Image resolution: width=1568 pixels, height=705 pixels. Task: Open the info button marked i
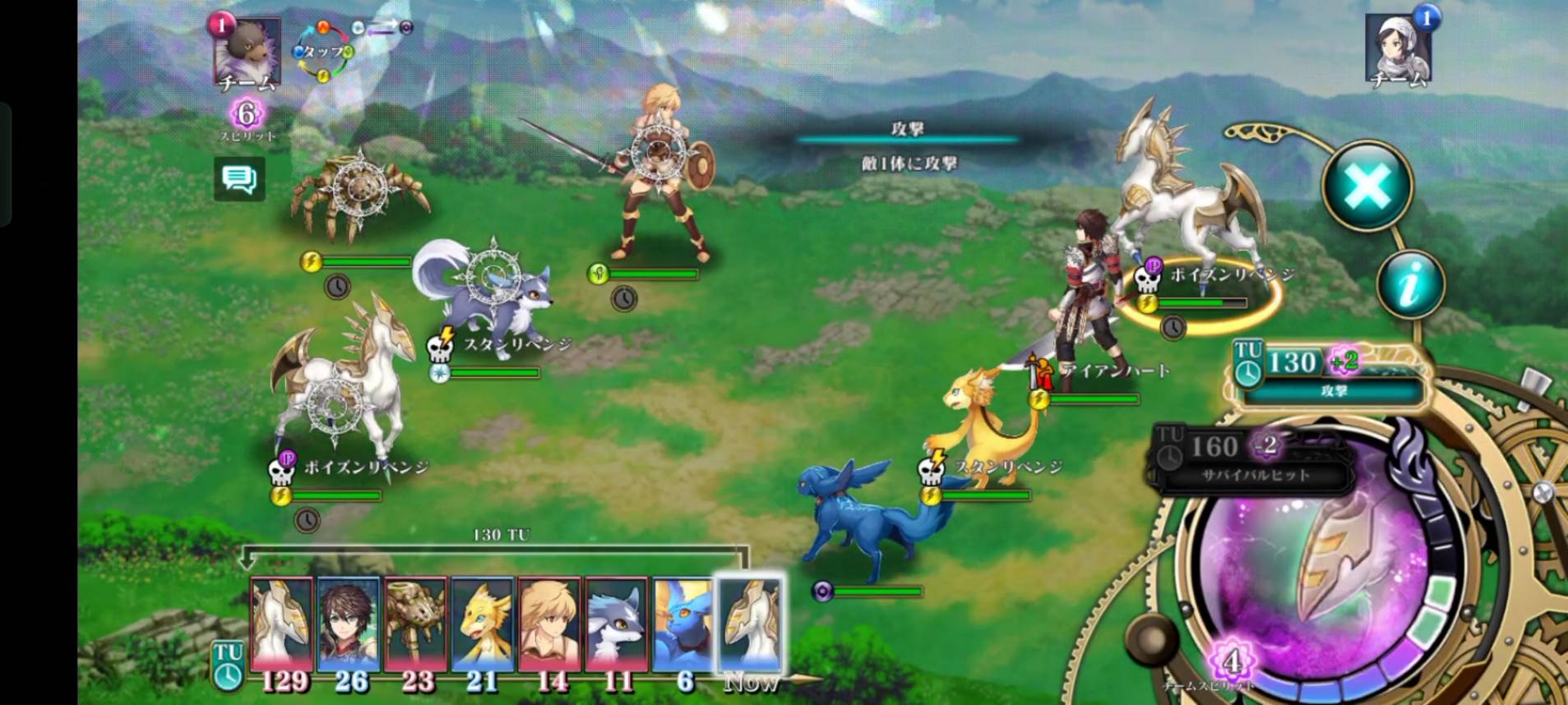tap(1409, 284)
